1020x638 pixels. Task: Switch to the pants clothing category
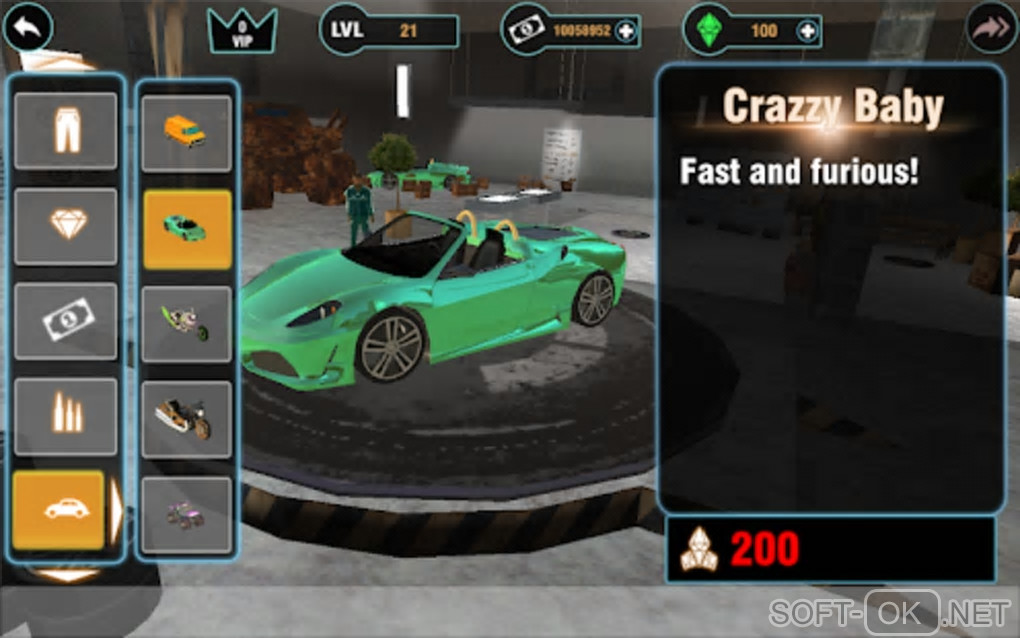(x=66, y=131)
